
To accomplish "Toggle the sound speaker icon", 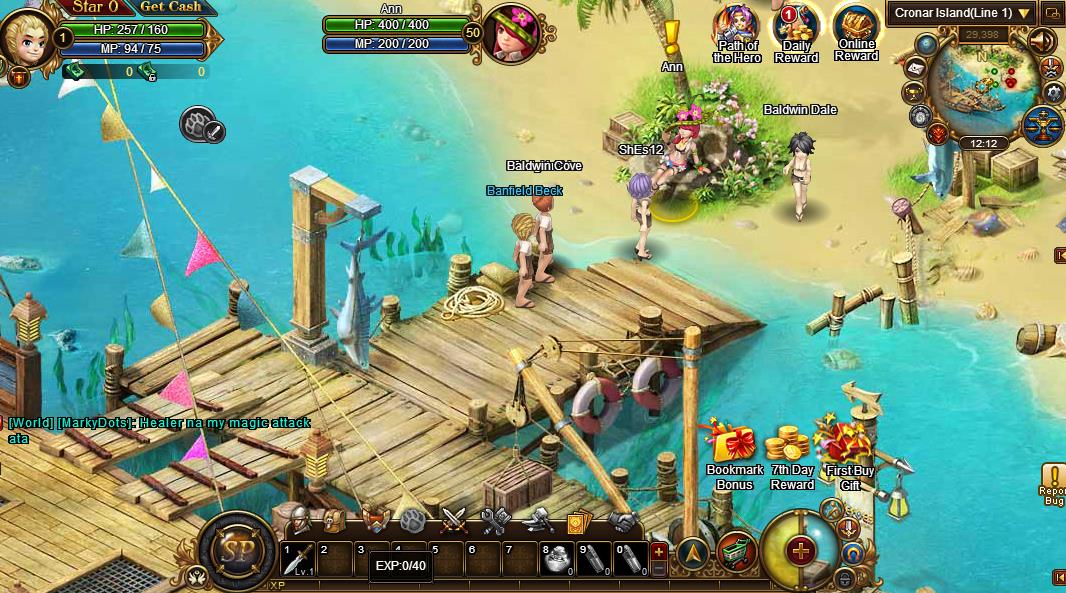I will [x=1041, y=42].
